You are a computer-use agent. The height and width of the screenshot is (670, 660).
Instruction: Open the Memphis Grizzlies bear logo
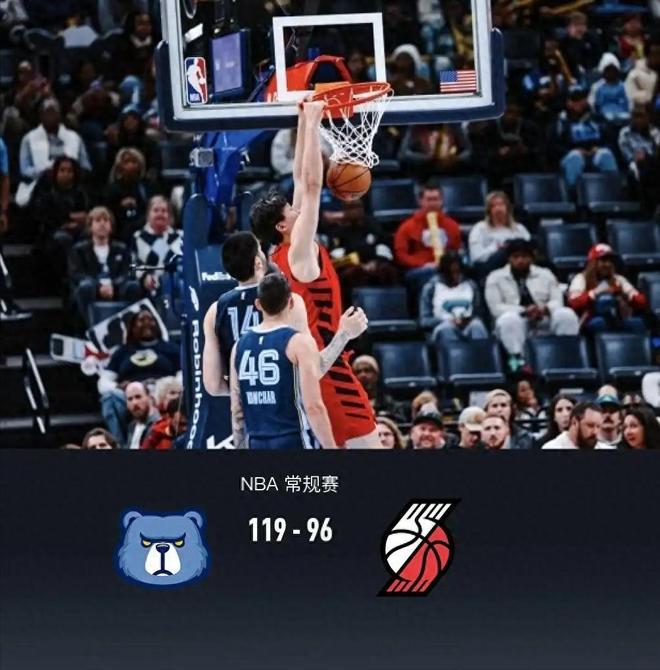tap(163, 547)
